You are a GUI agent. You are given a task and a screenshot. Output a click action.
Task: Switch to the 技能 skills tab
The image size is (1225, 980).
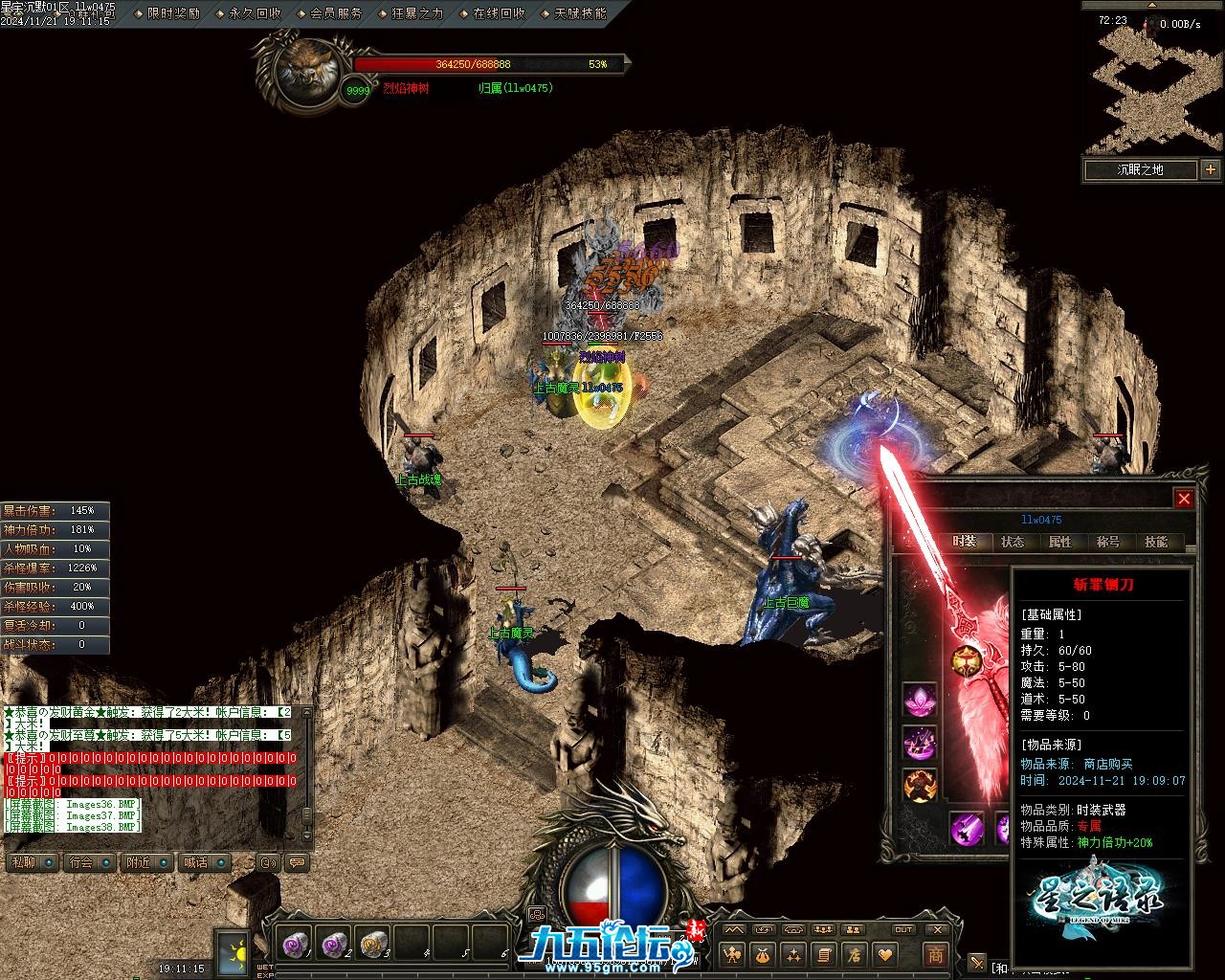(1156, 542)
